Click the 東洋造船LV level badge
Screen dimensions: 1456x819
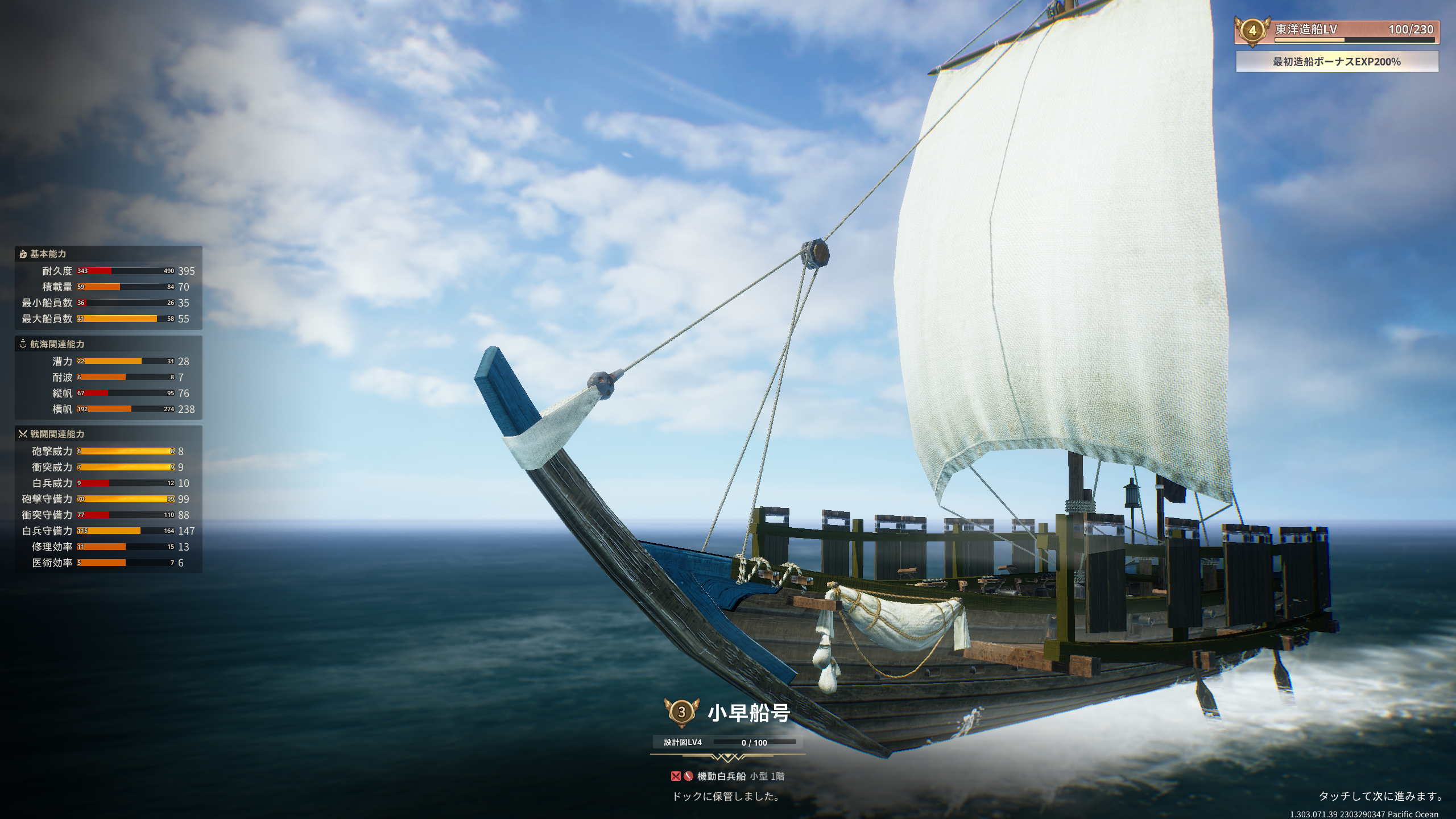click(1252, 30)
